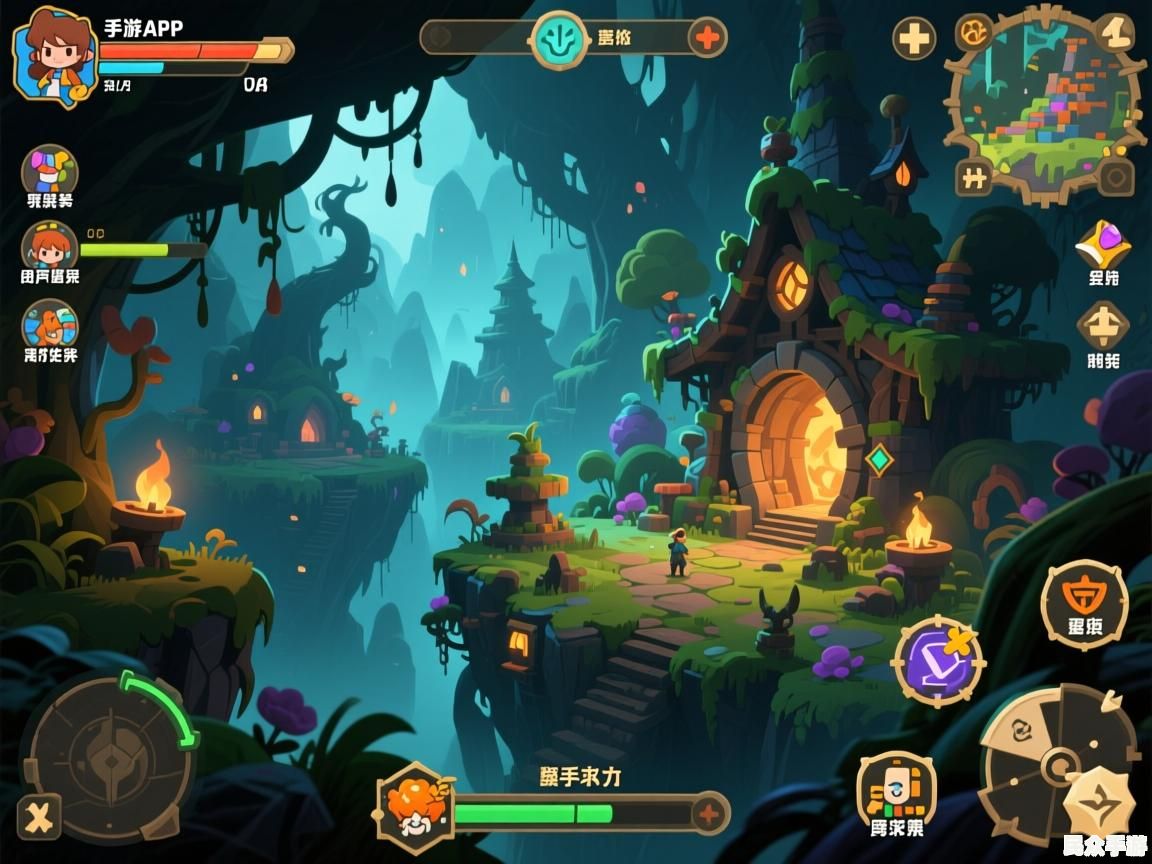
Task: Open the backpack item icon
Action: (x=896, y=790)
